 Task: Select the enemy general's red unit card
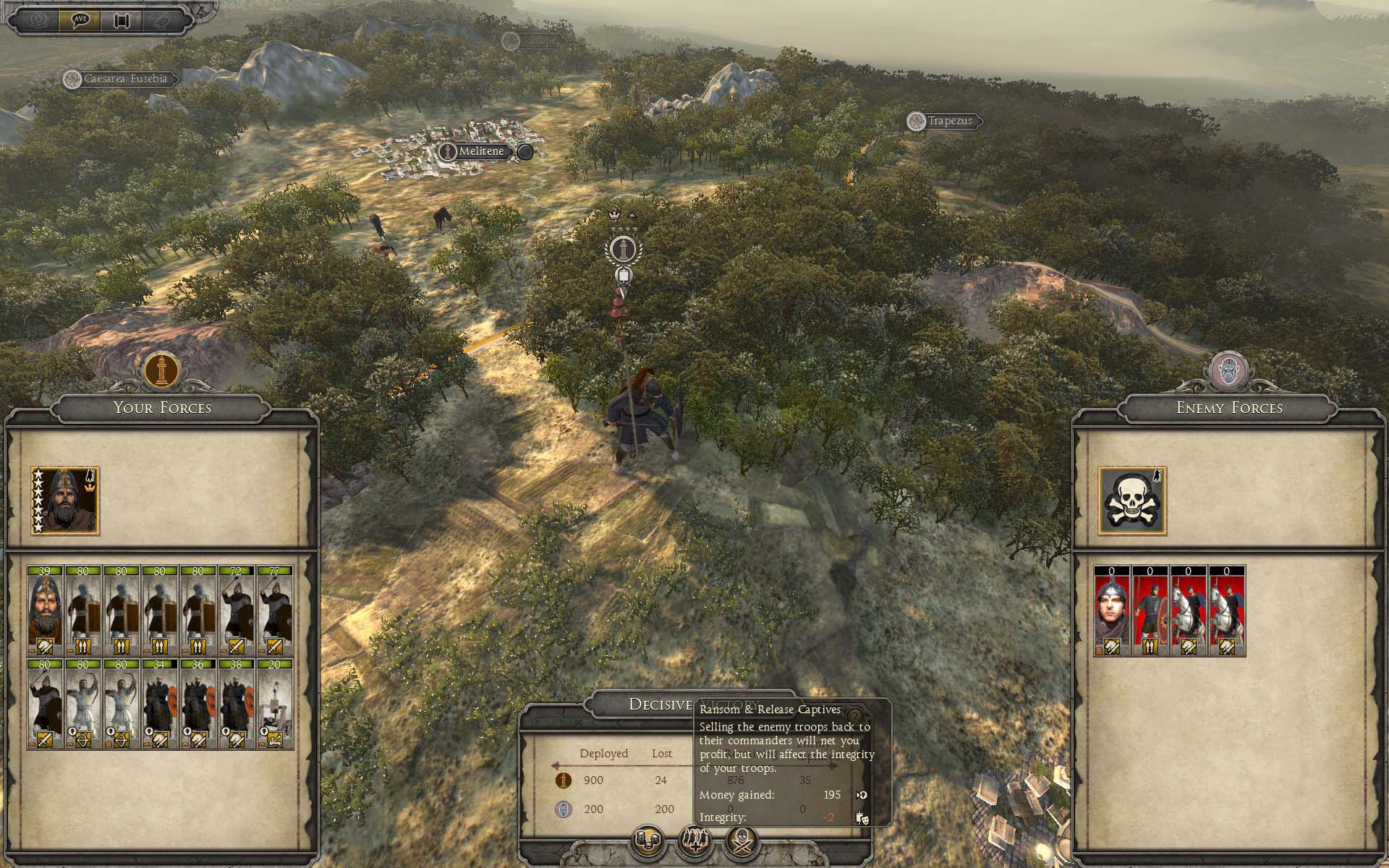pyautogui.click(x=1112, y=611)
